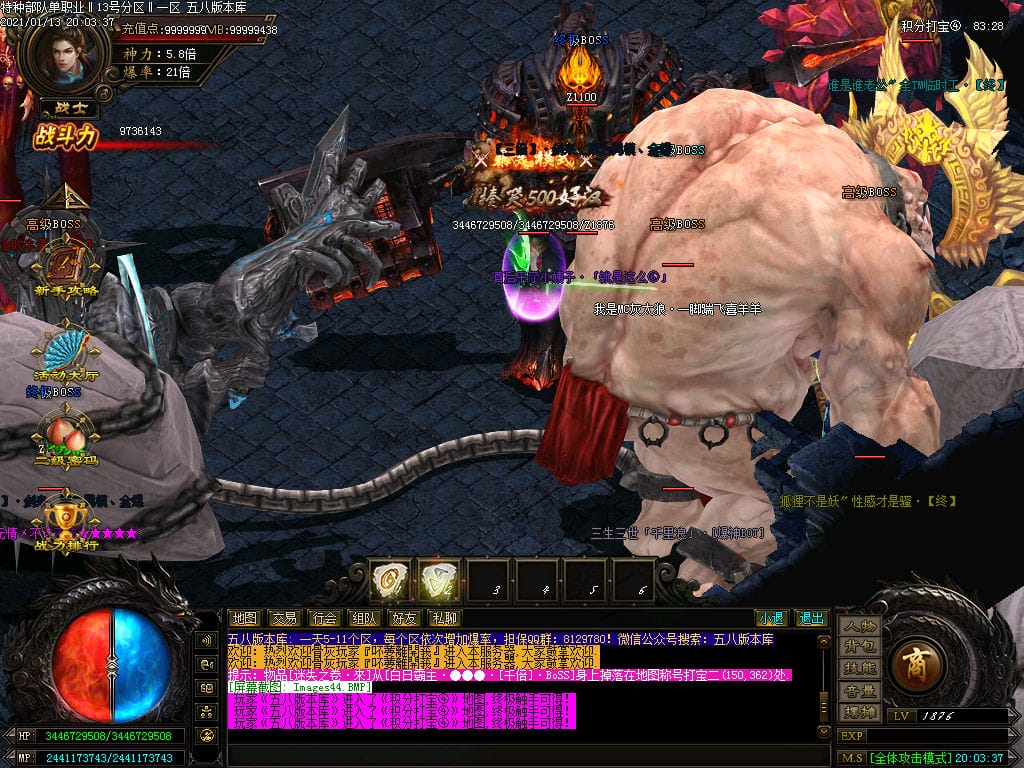The width and height of the screenshot is (1024, 768).
Task: Click the 退出 exit button
Action: point(811,618)
